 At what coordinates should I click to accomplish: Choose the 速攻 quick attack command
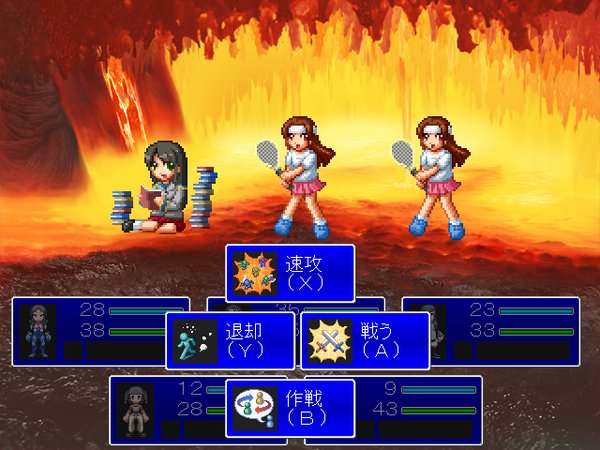pos(290,273)
